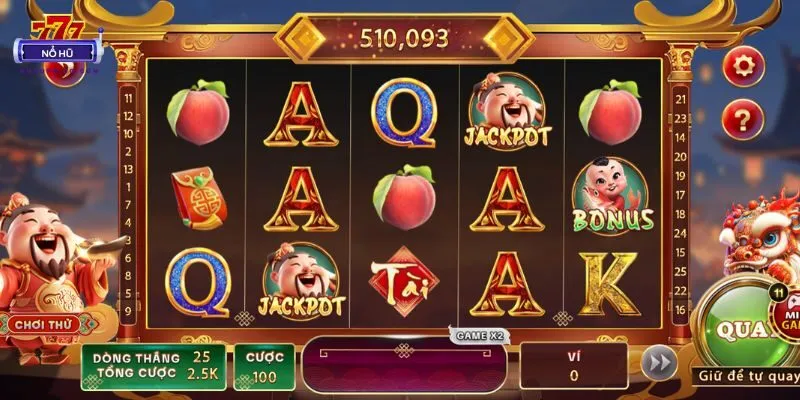The height and width of the screenshot is (400, 800).
Task: Open the settings gear button
Action: [x=743, y=66]
